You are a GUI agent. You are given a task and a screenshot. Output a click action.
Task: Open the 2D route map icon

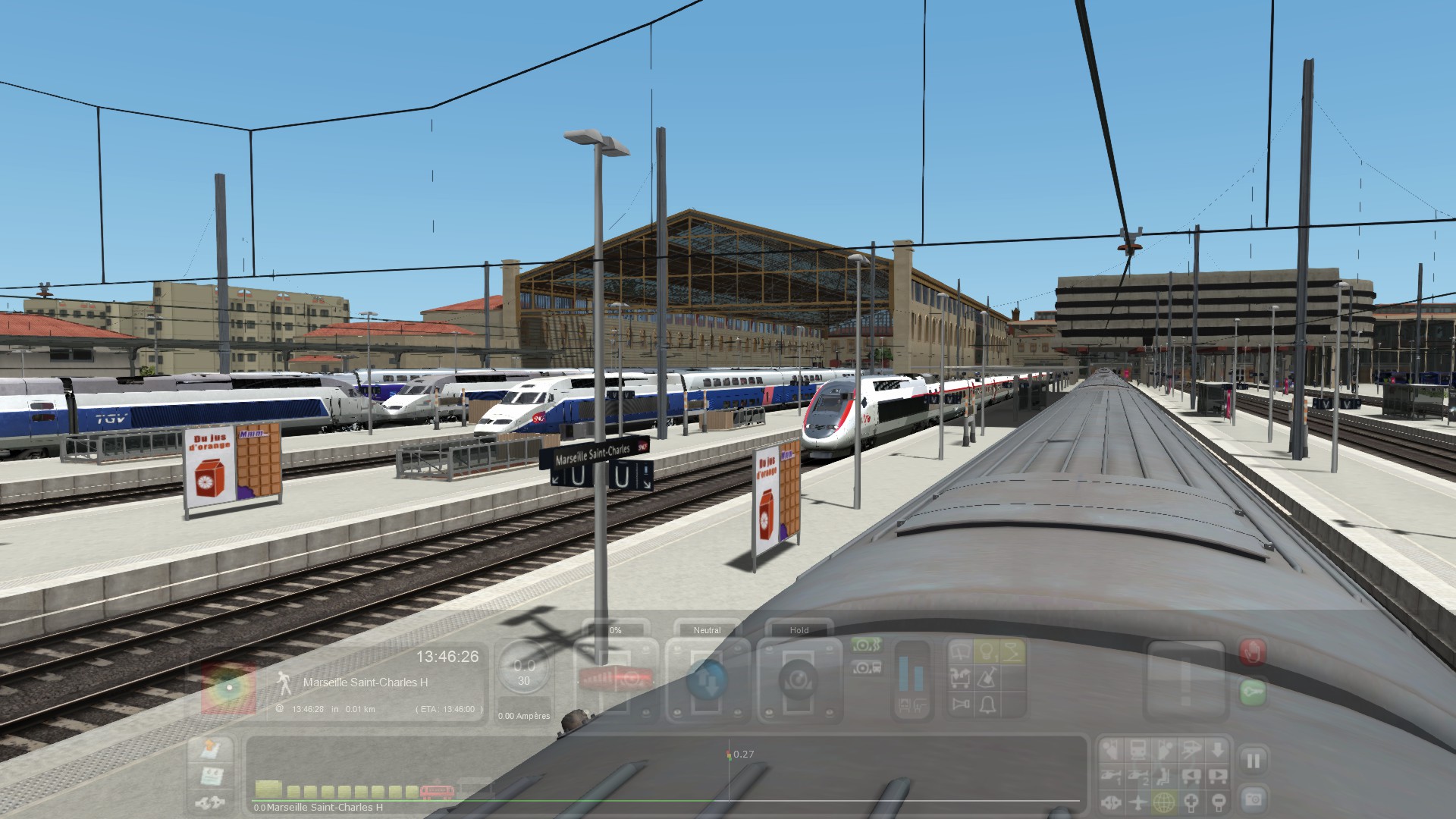point(209,750)
